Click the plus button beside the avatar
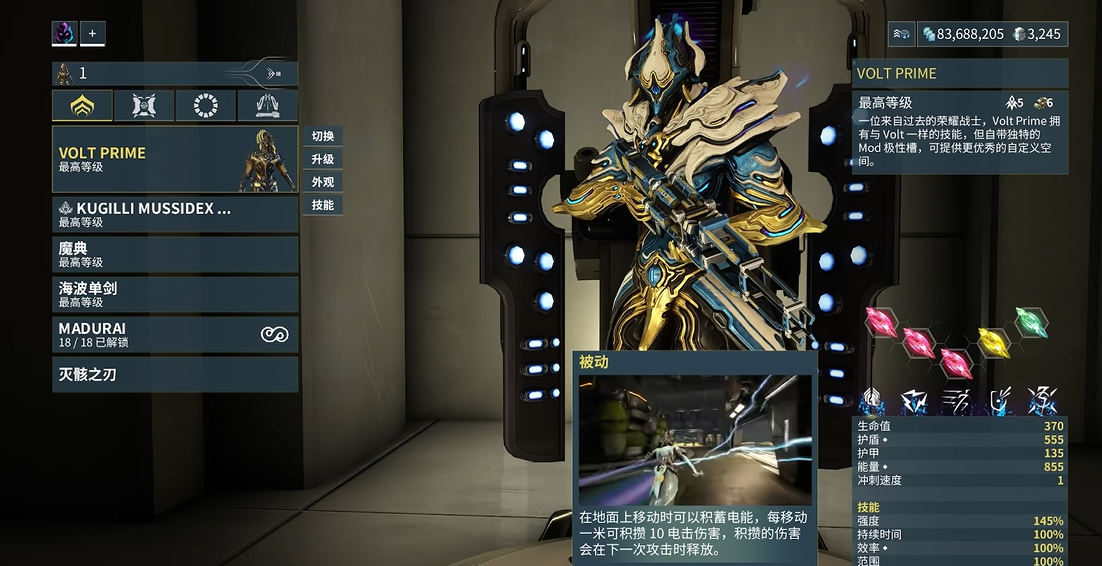Viewport: 1102px width, 566px height. [x=92, y=33]
